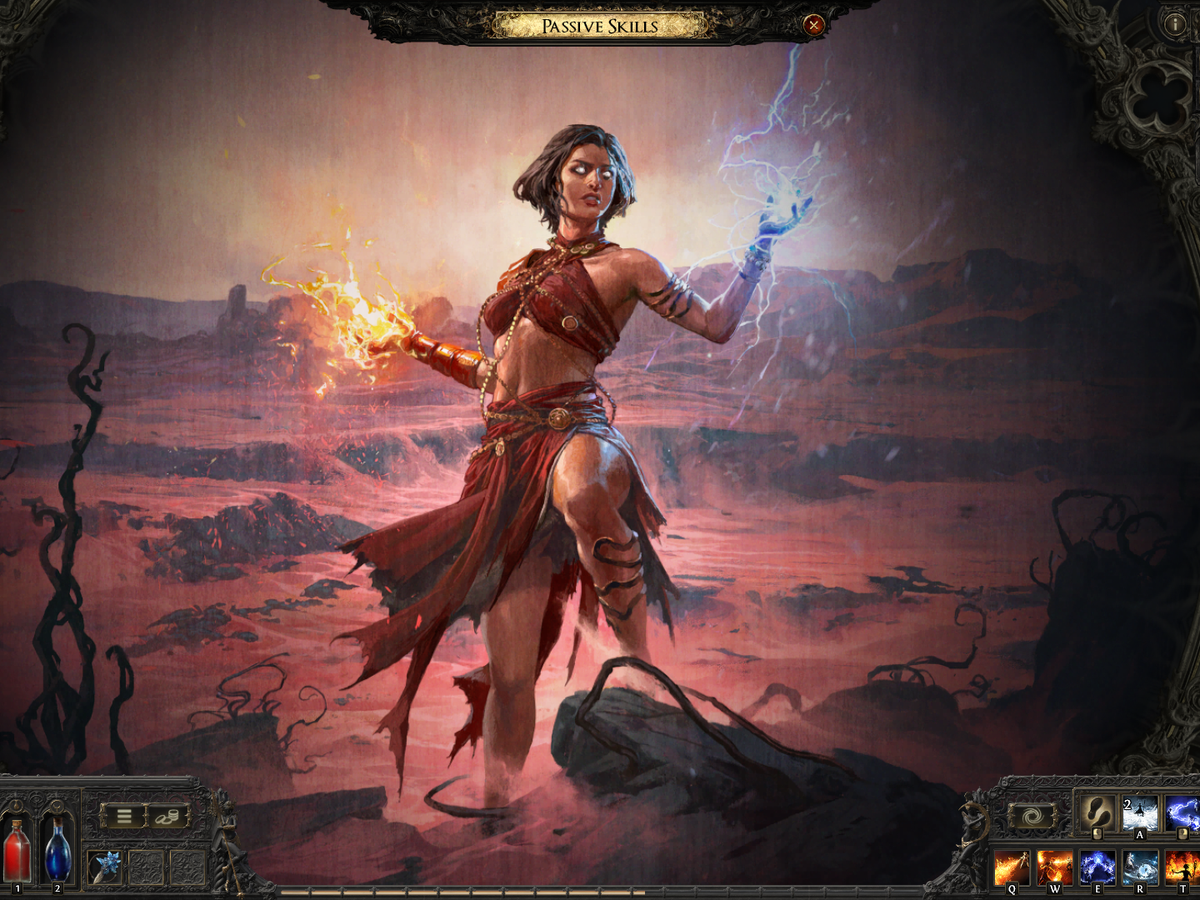
Task: Close the Passive Skills screen
Action: pos(814,25)
